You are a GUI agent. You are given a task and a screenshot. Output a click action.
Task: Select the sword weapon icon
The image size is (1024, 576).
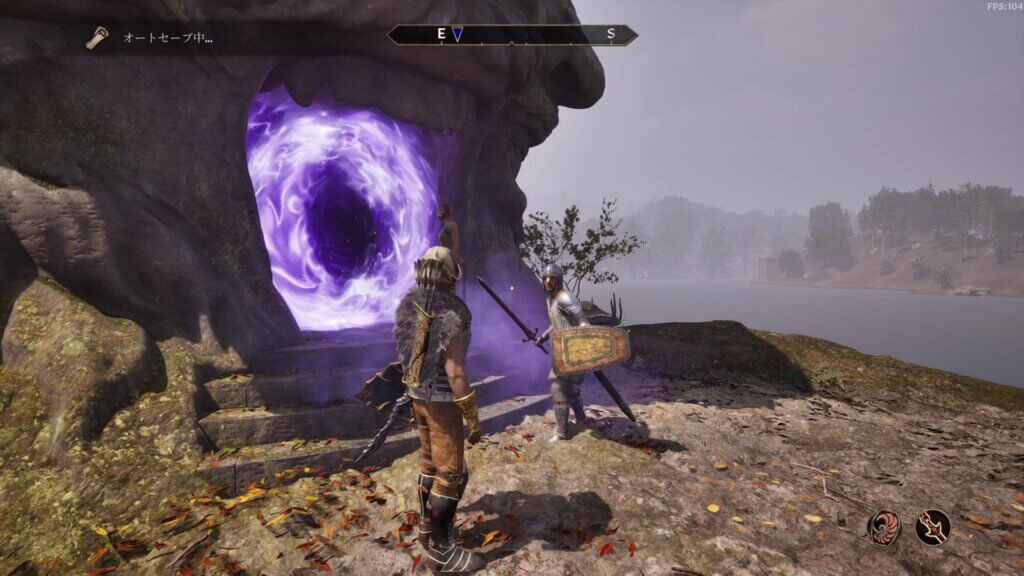tap(932, 526)
